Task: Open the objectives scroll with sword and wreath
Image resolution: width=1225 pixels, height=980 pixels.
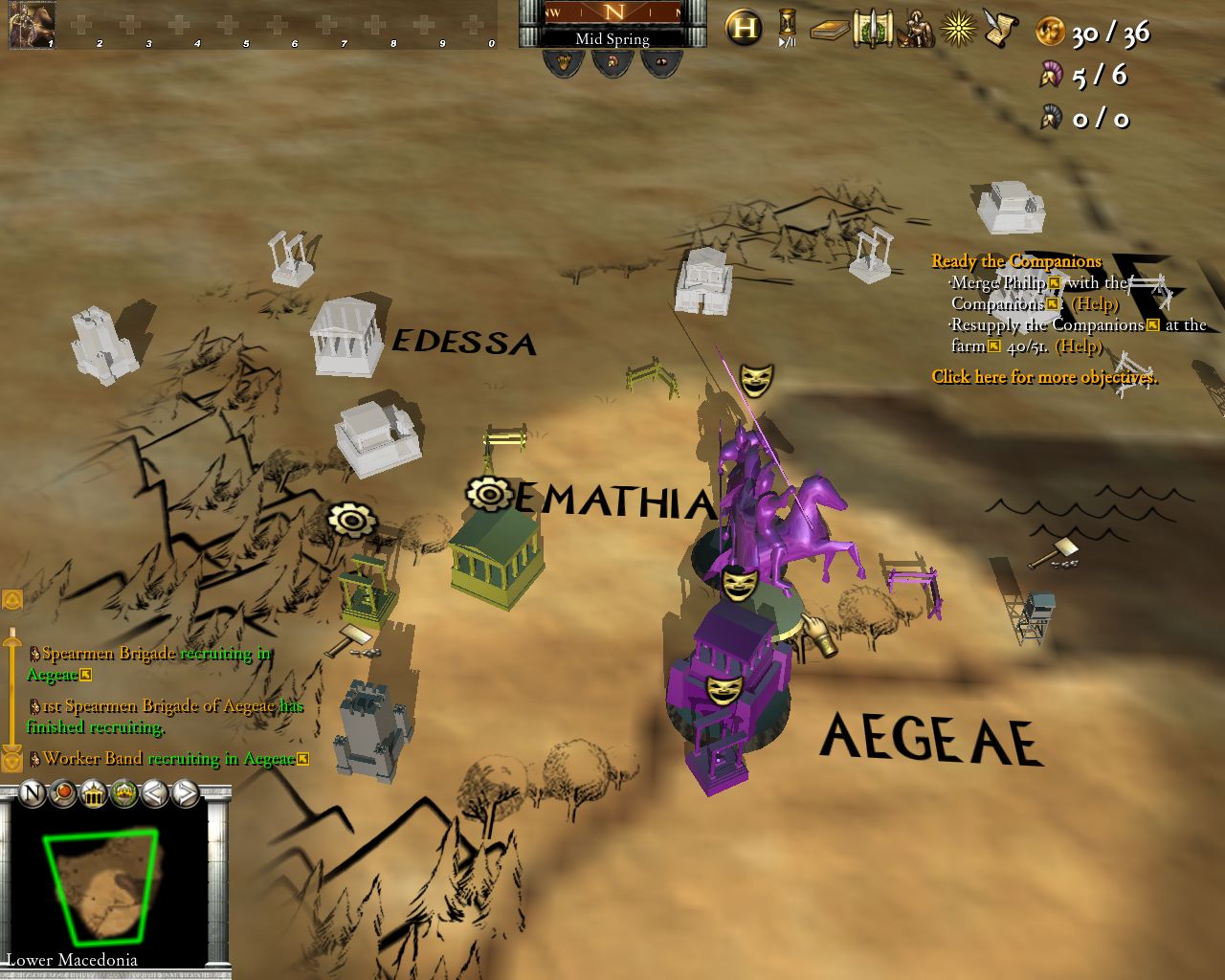Action: (x=872, y=29)
